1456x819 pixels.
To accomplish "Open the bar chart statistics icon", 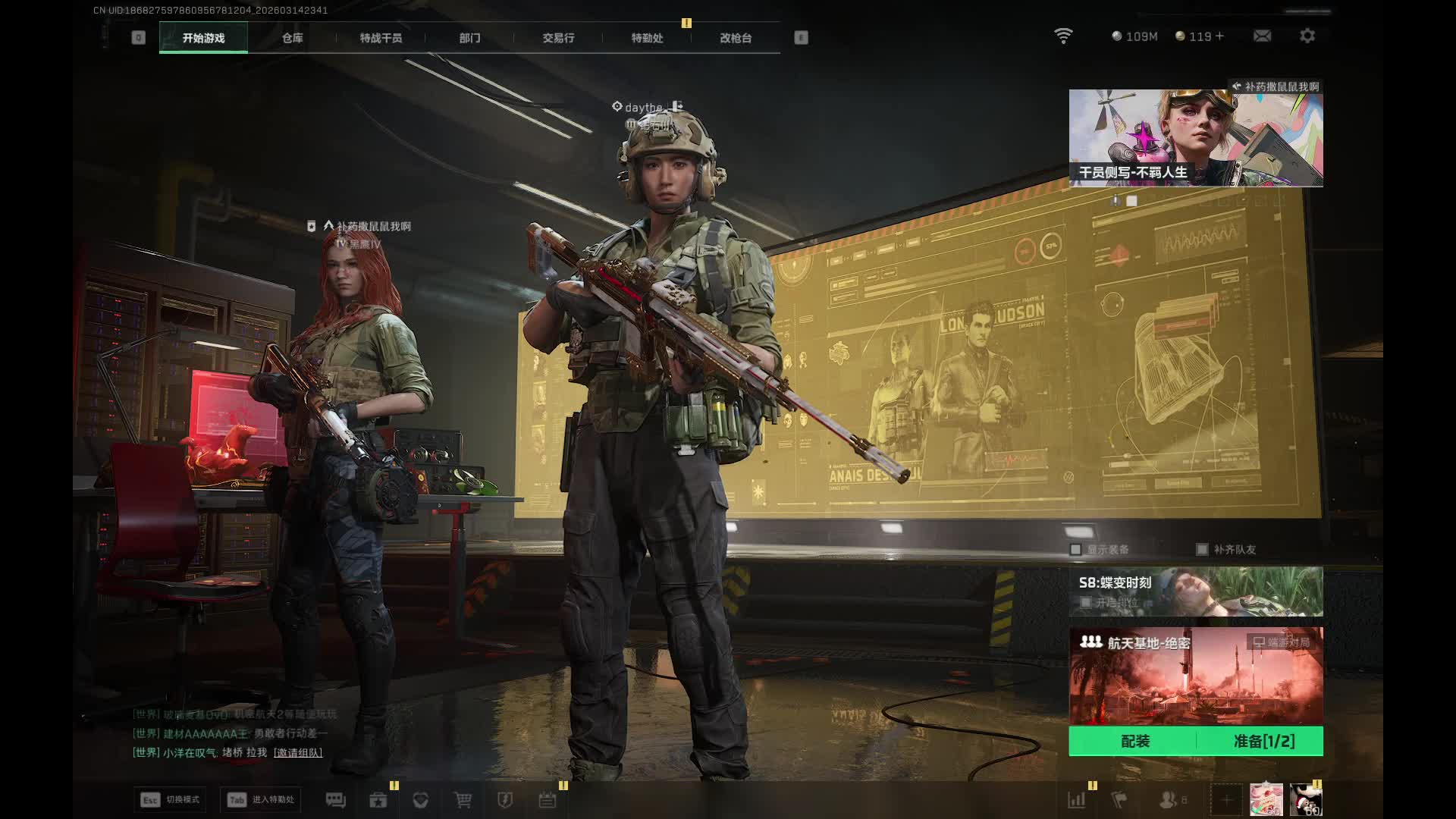I will click(x=1076, y=800).
